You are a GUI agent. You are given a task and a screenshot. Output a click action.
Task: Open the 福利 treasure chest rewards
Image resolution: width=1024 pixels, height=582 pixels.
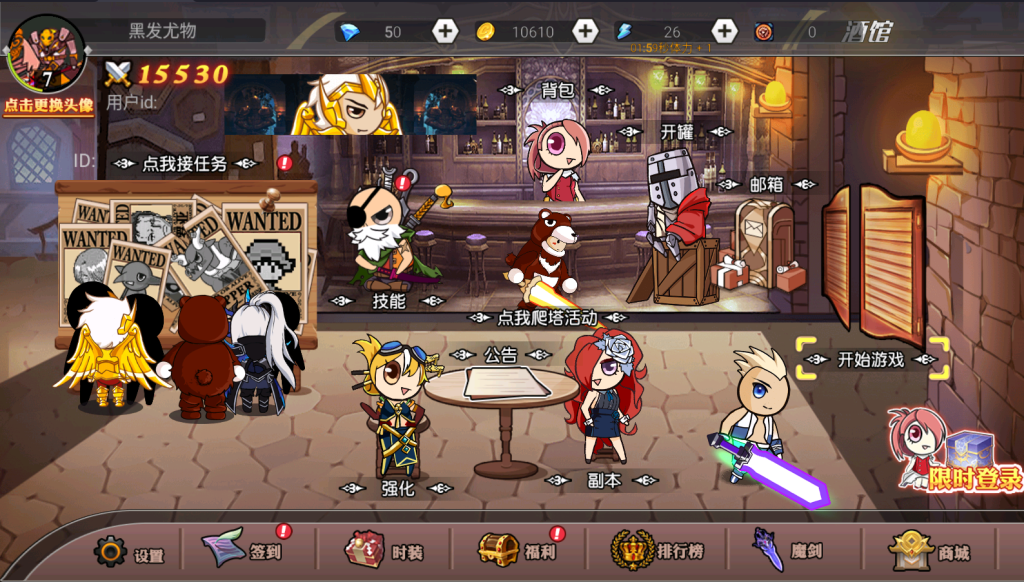point(516,550)
